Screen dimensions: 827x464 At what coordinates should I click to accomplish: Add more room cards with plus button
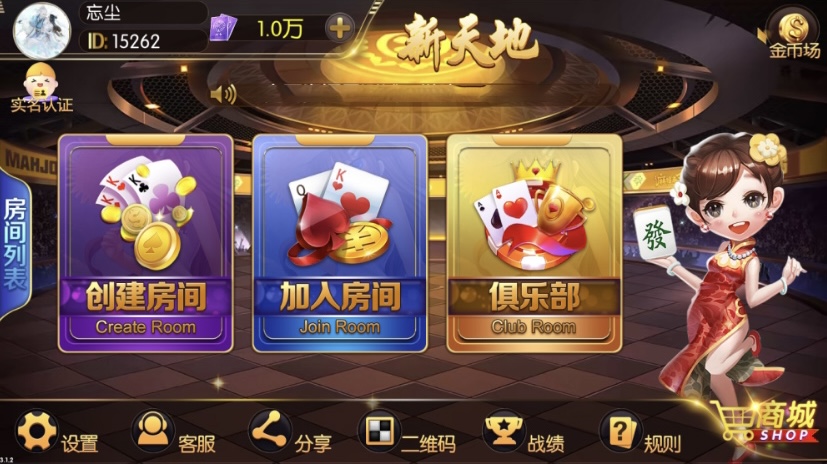[340, 27]
